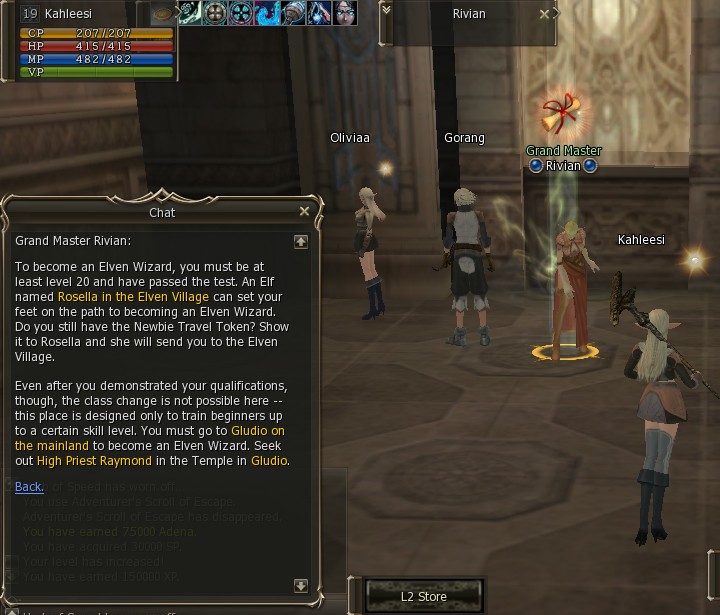This screenshot has height=615, width=720.
Task: Follow the Back link in the dialogue
Action: click(x=29, y=487)
